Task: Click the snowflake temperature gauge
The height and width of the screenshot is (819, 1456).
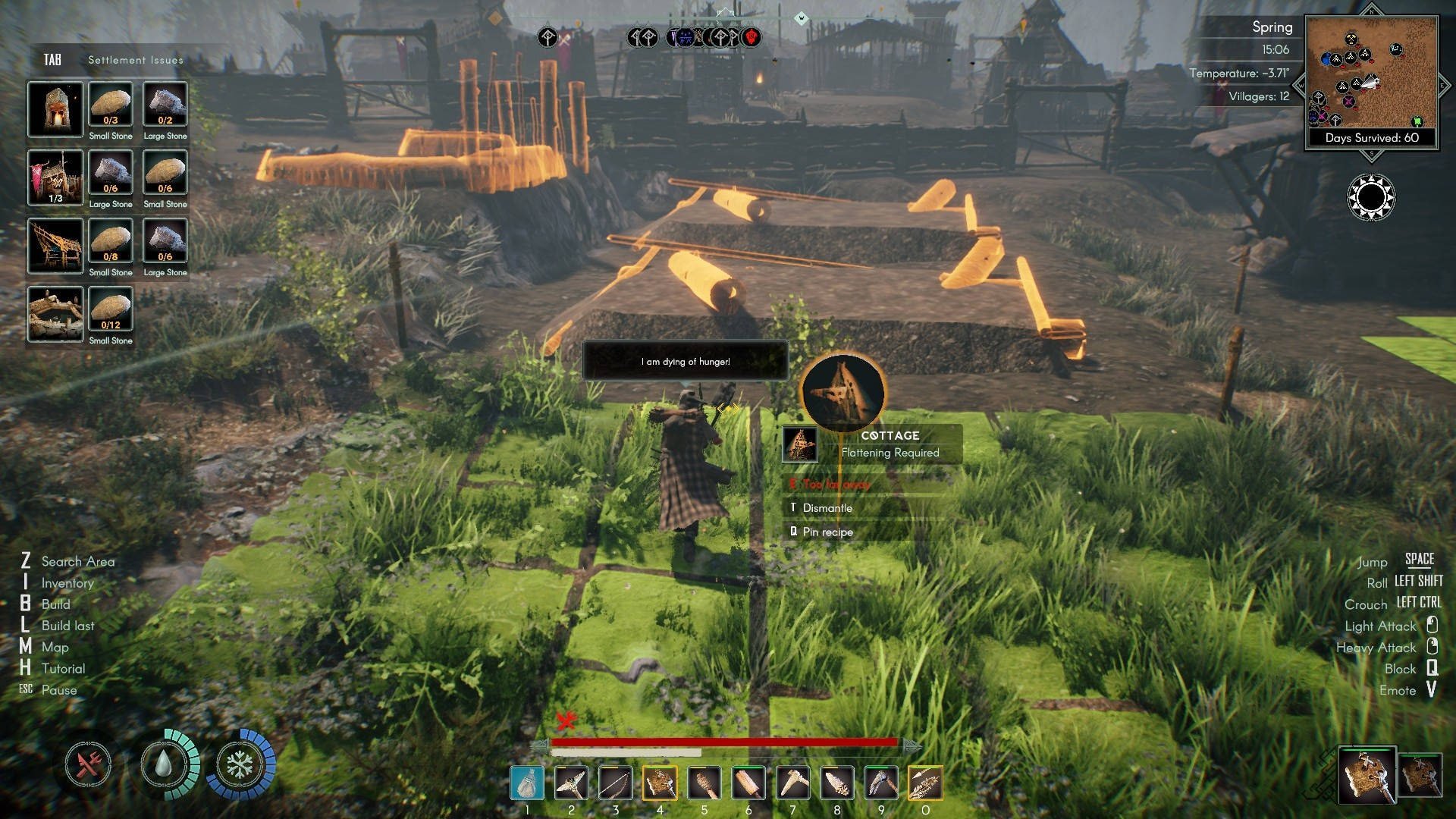Action: (239, 764)
